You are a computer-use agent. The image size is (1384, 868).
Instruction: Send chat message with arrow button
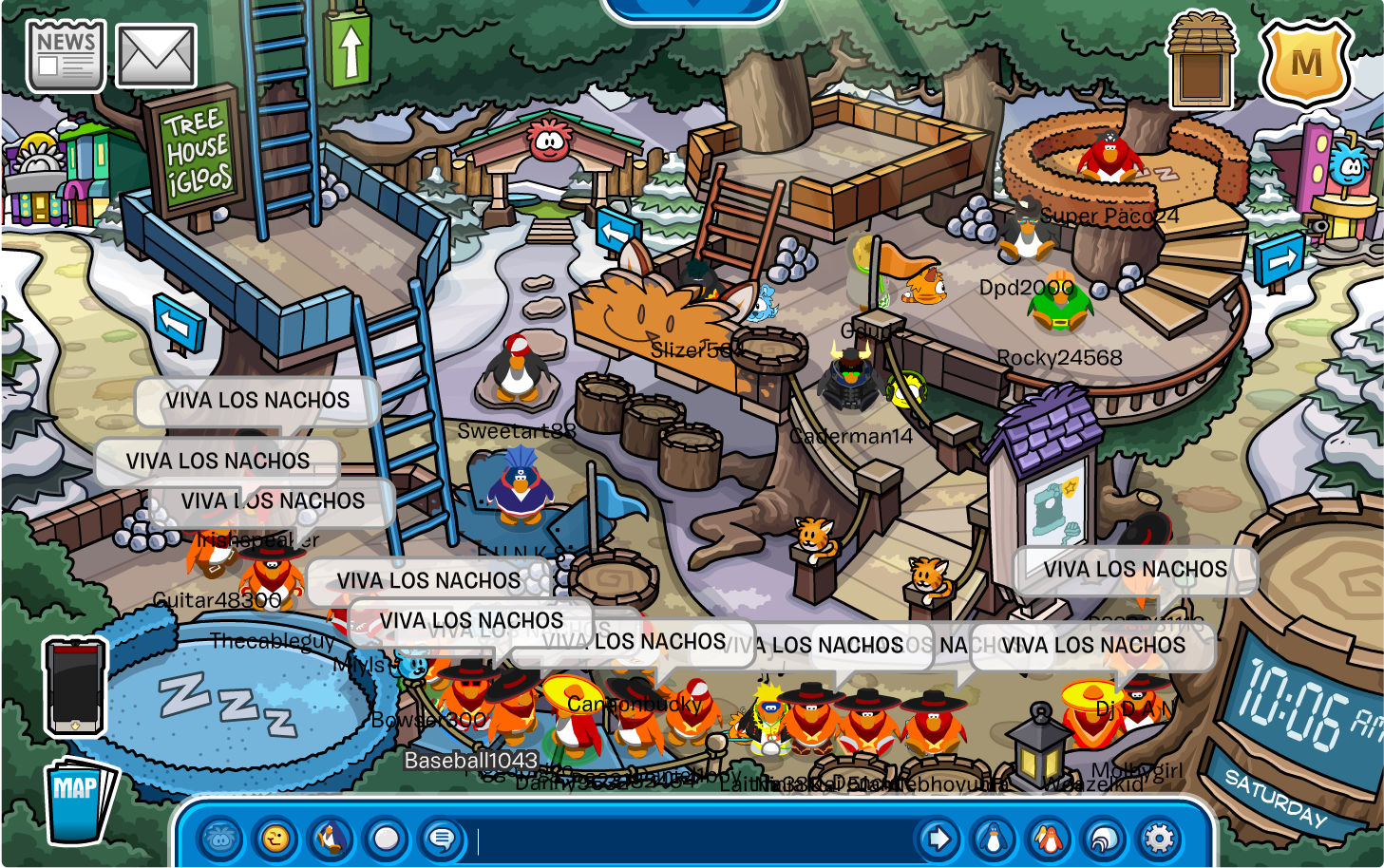(938, 840)
